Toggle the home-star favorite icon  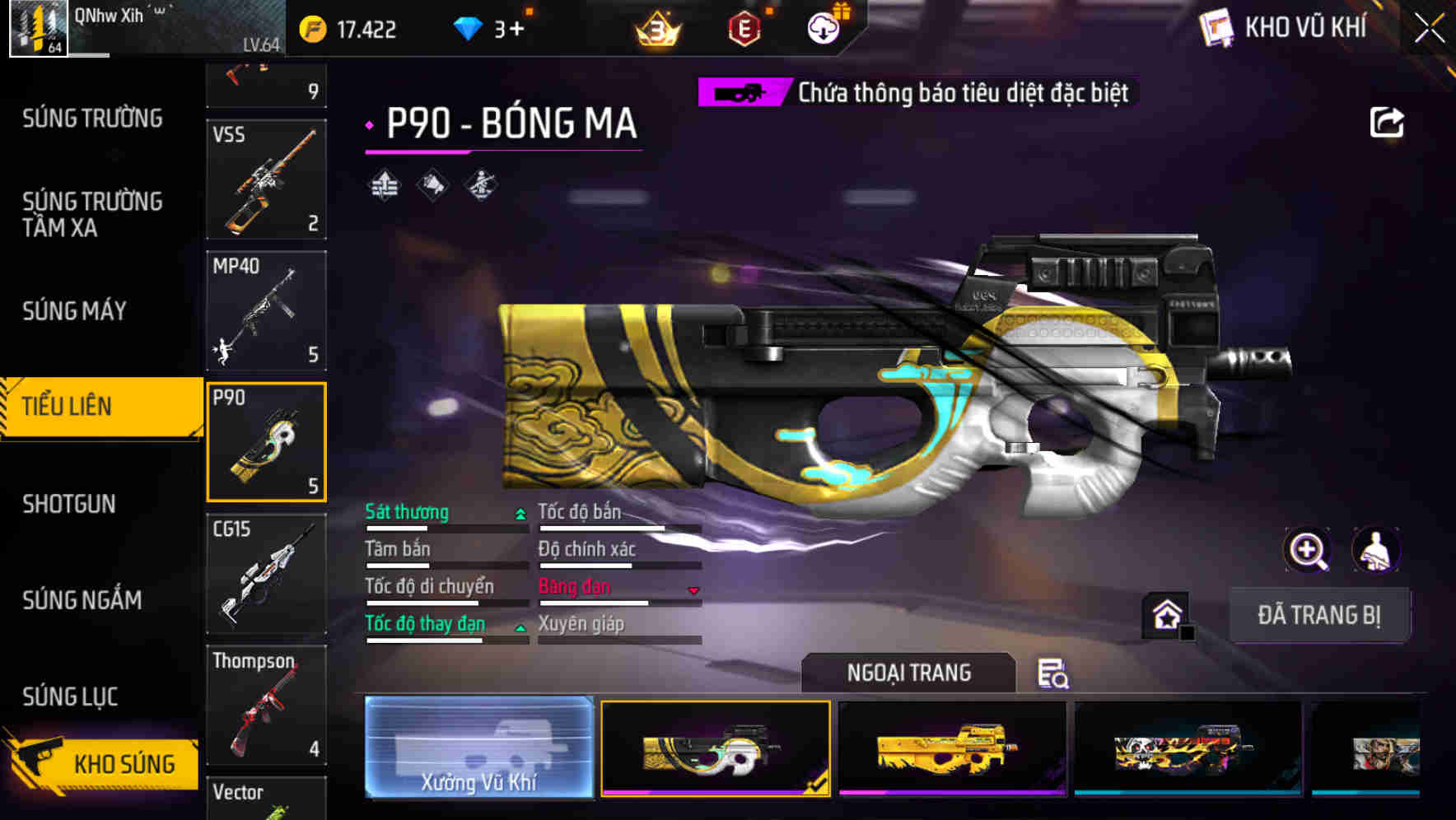click(1165, 613)
